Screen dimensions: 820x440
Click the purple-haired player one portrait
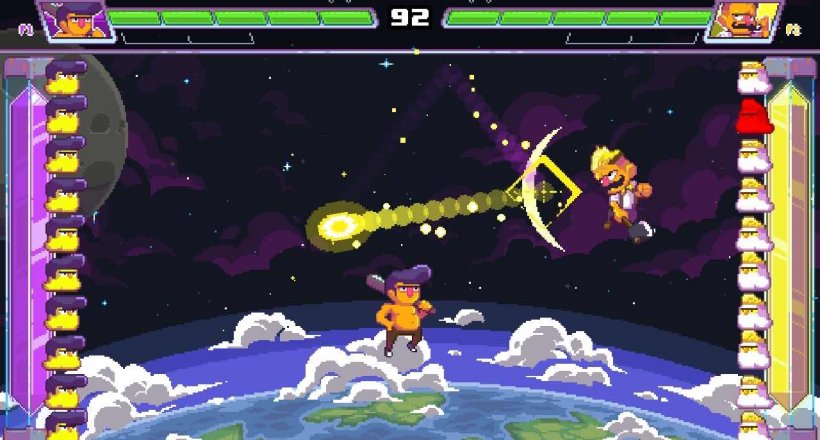pyautogui.click(x=74, y=20)
